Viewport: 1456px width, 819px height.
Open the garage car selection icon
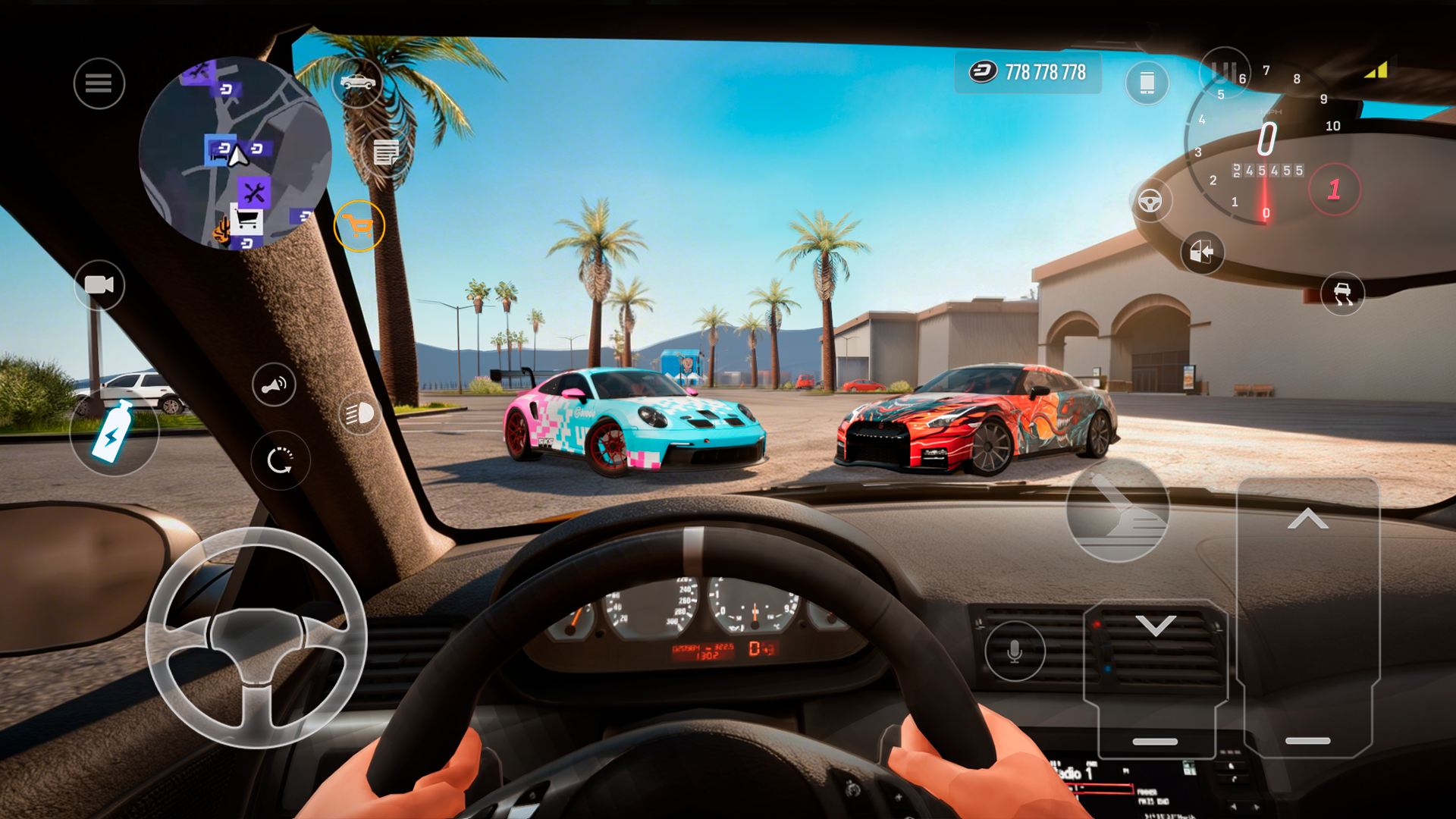click(x=358, y=83)
